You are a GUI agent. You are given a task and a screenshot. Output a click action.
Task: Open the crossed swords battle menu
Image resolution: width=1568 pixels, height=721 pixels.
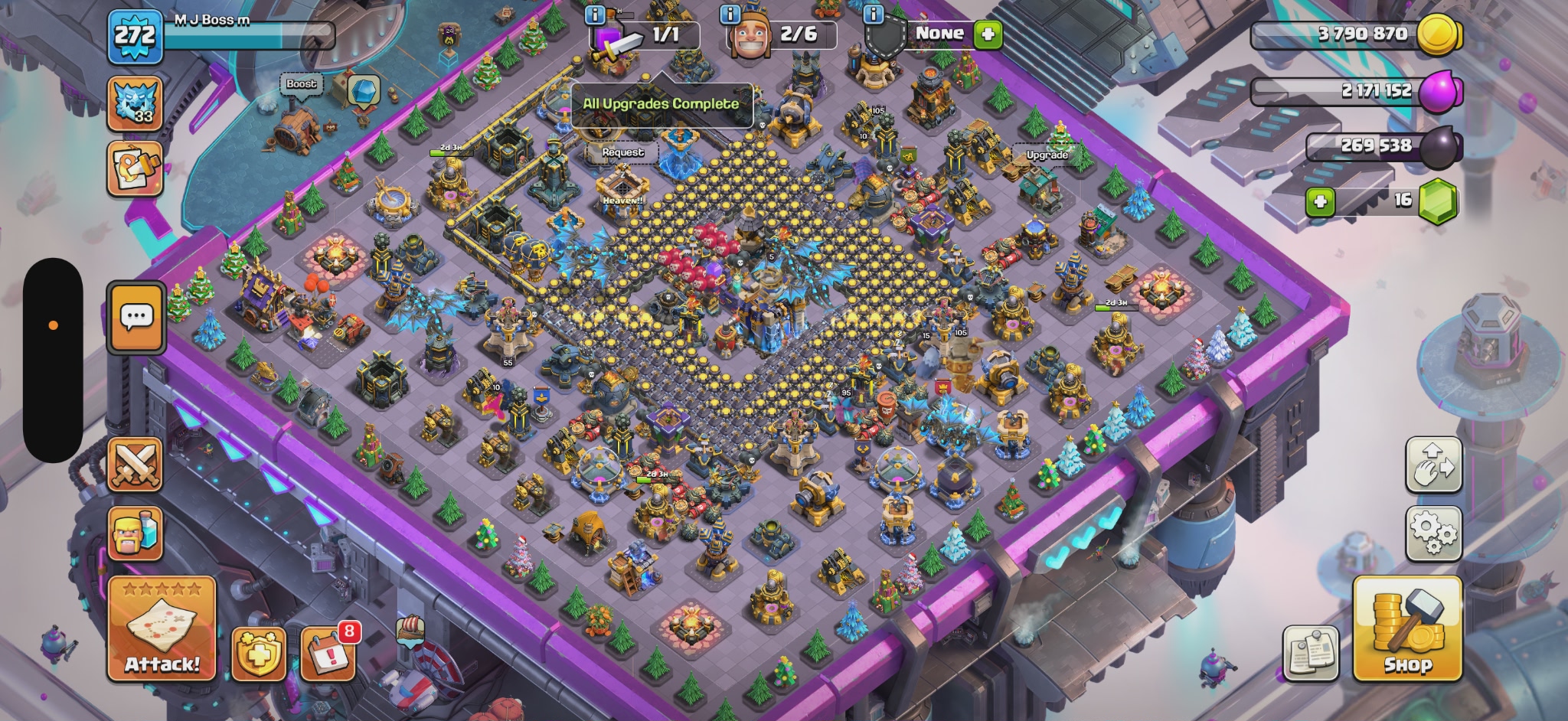[135, 465]
